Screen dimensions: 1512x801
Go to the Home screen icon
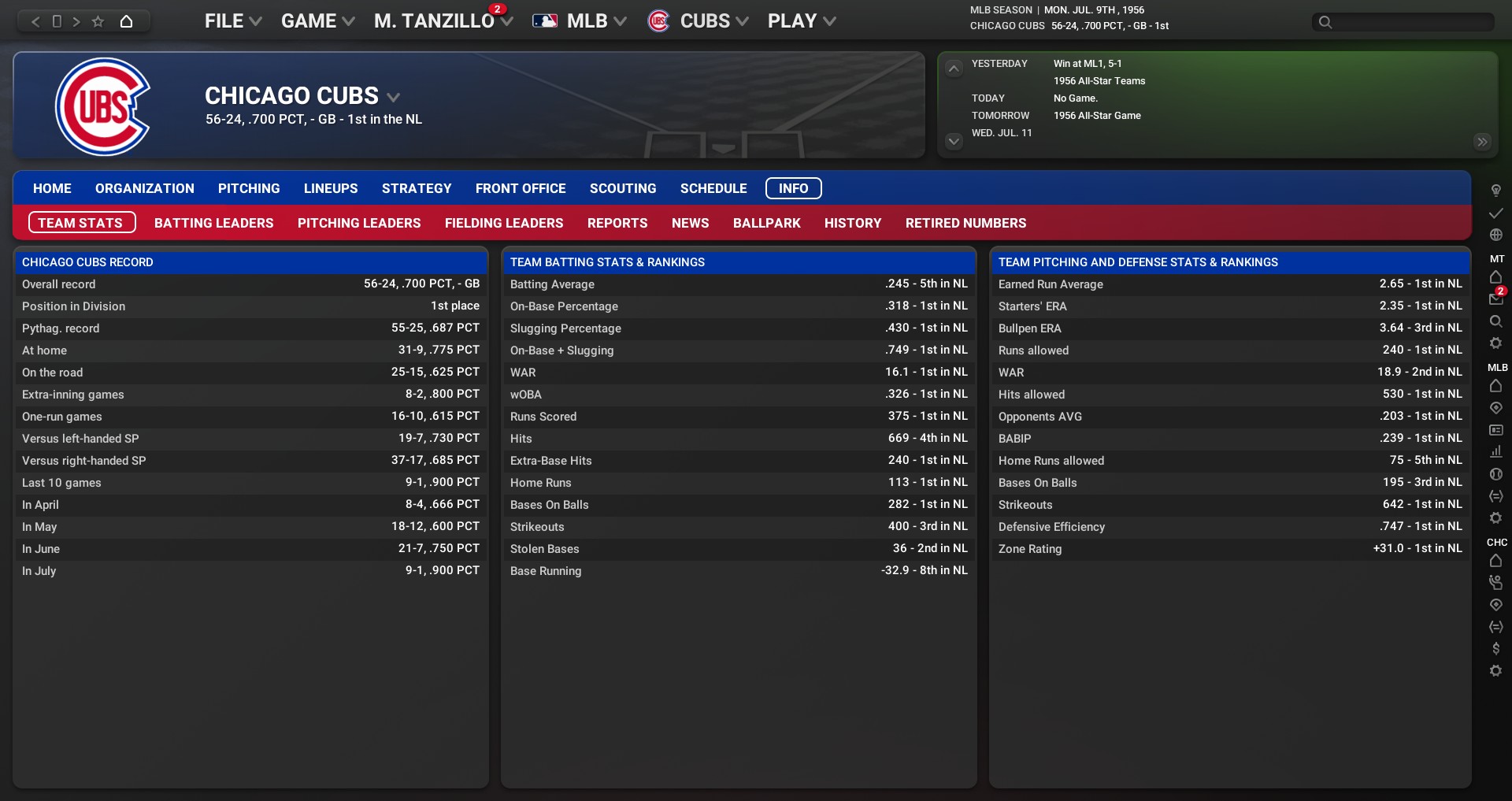click(126, 21)
